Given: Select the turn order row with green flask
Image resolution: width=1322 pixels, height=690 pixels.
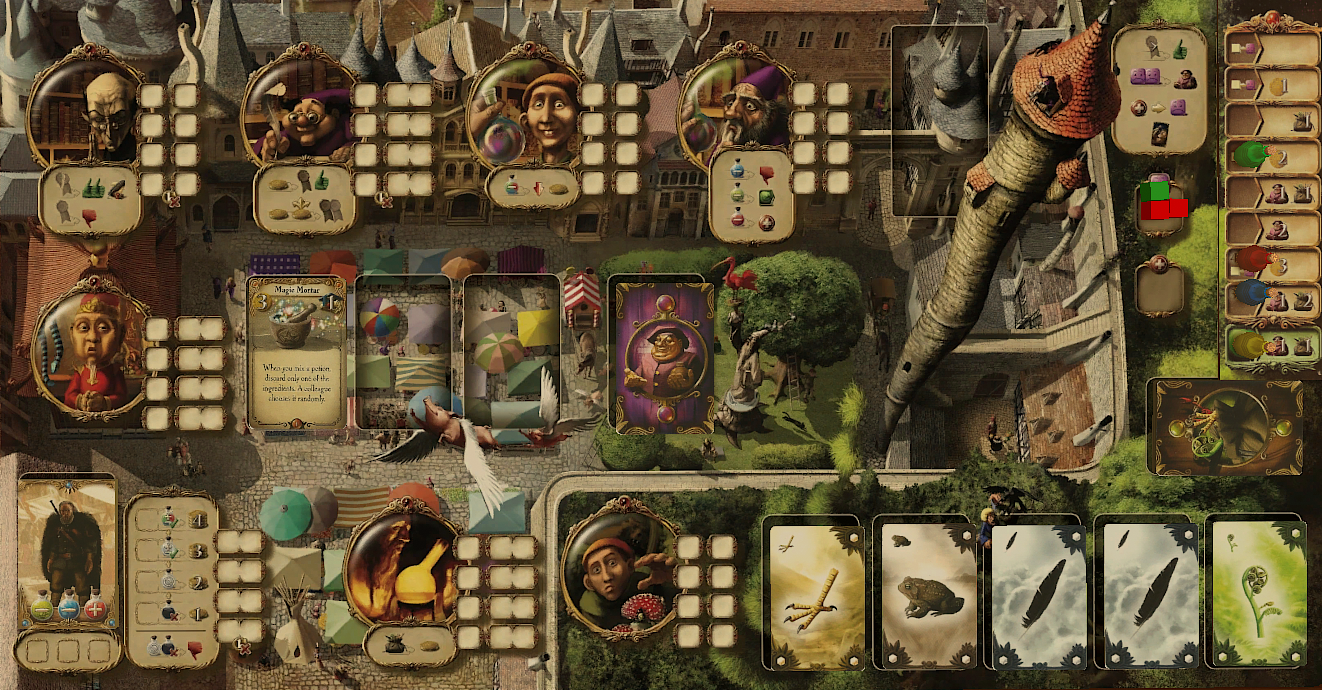Looking at the screenshot, I should coord(1272,156).
